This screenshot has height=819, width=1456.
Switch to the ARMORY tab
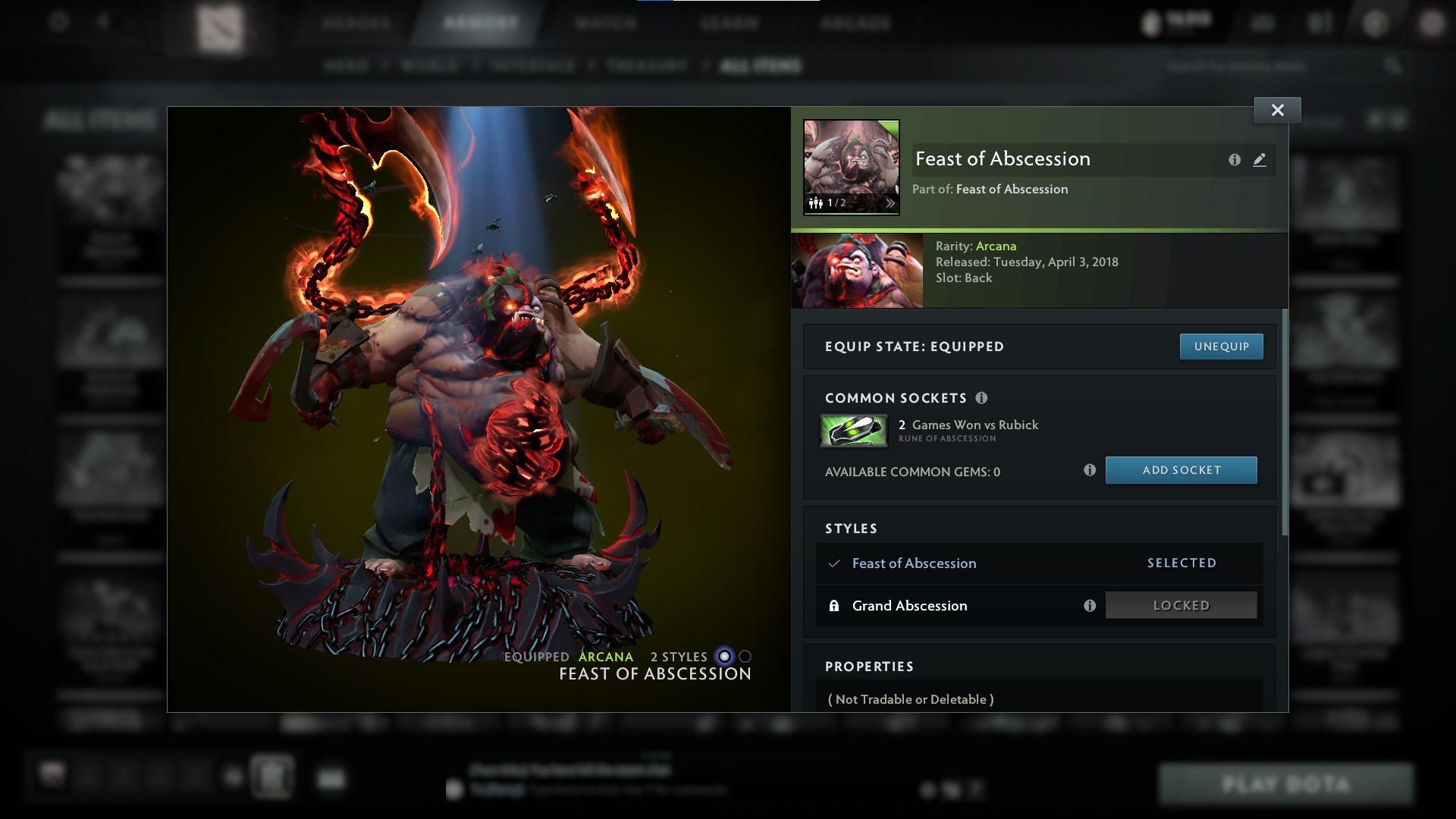click(x=478, y=23)
